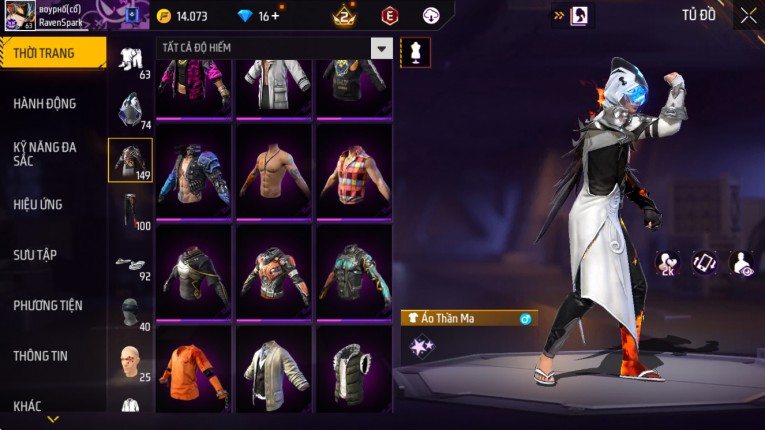765x430 pixels.
Task: Click the eye visibility icon beside the character
Action: 741,263
